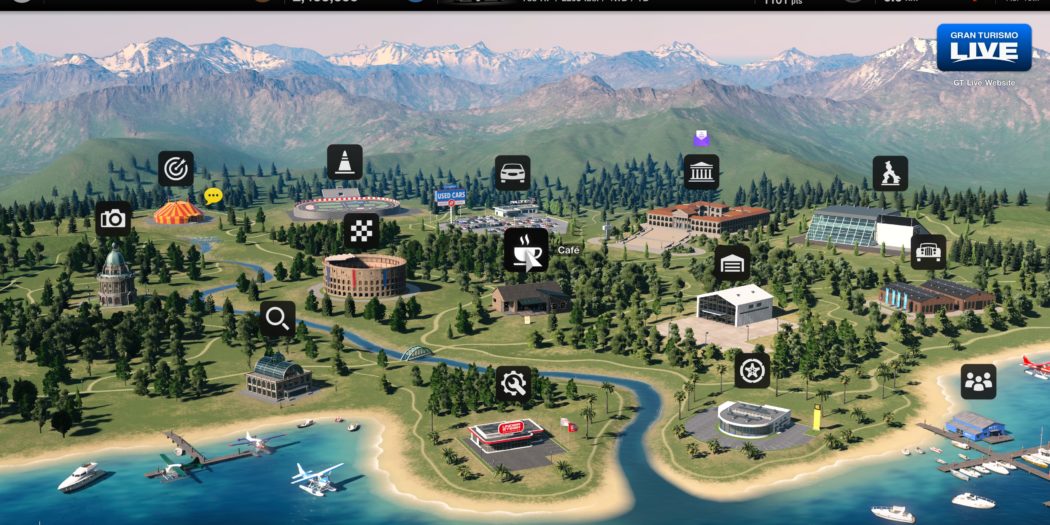This screenshot has height=525, width=1050.
Task: Click the classic car front icon
Action: pyautogui.click(x=929, y=252)
